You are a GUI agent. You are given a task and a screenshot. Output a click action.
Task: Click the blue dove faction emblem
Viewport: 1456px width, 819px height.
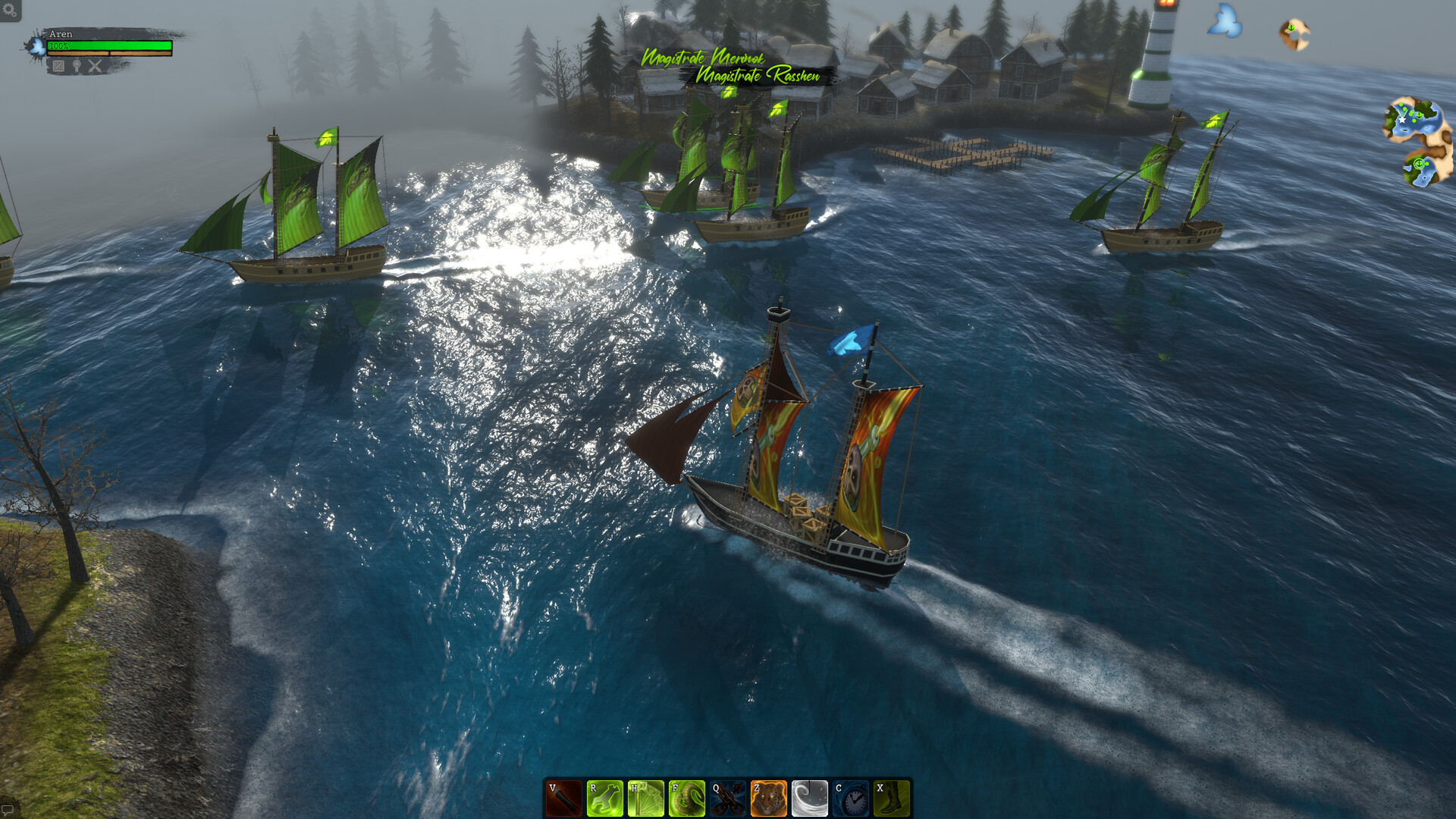1225,21
